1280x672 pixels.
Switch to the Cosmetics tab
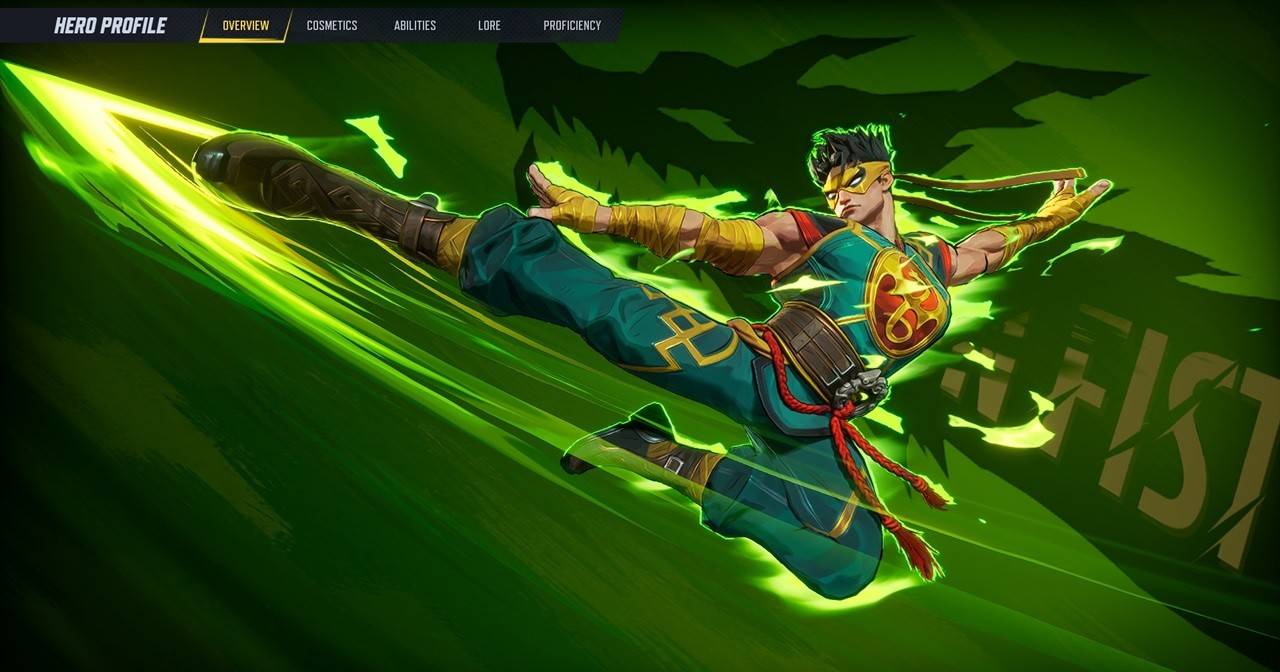(x=332, y=26)
